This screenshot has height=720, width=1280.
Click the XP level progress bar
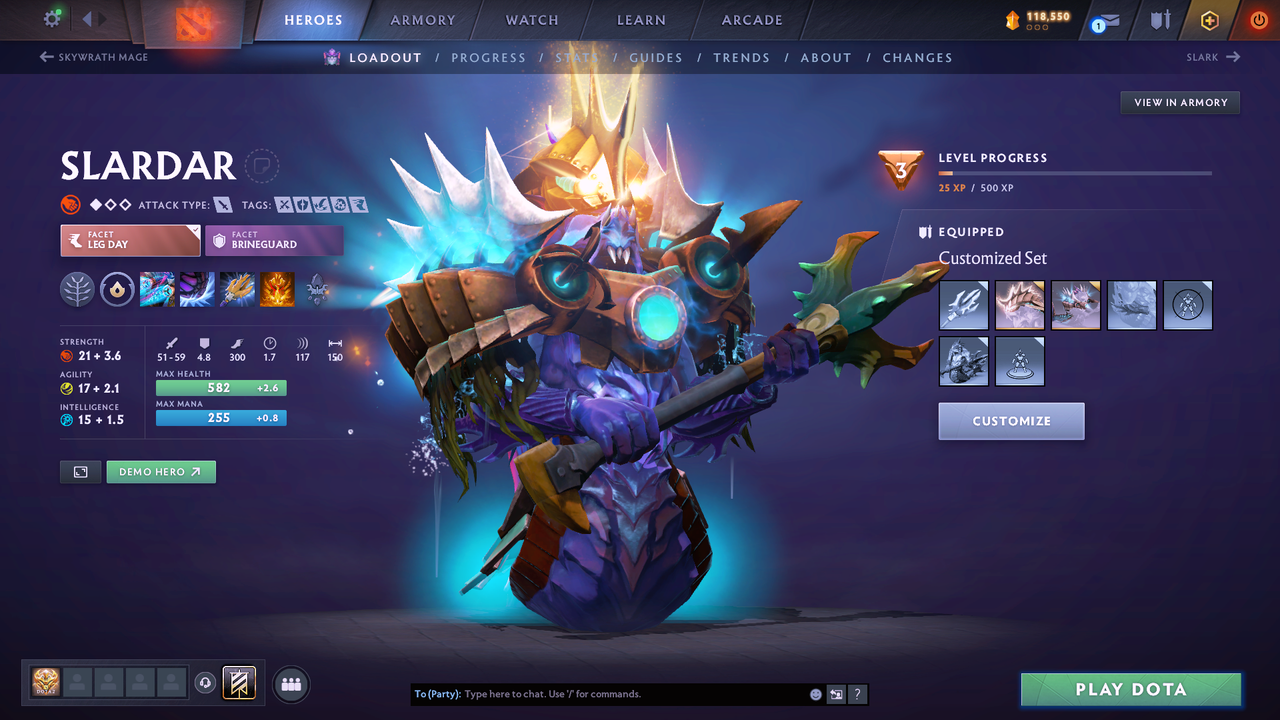click(1075, 172)
